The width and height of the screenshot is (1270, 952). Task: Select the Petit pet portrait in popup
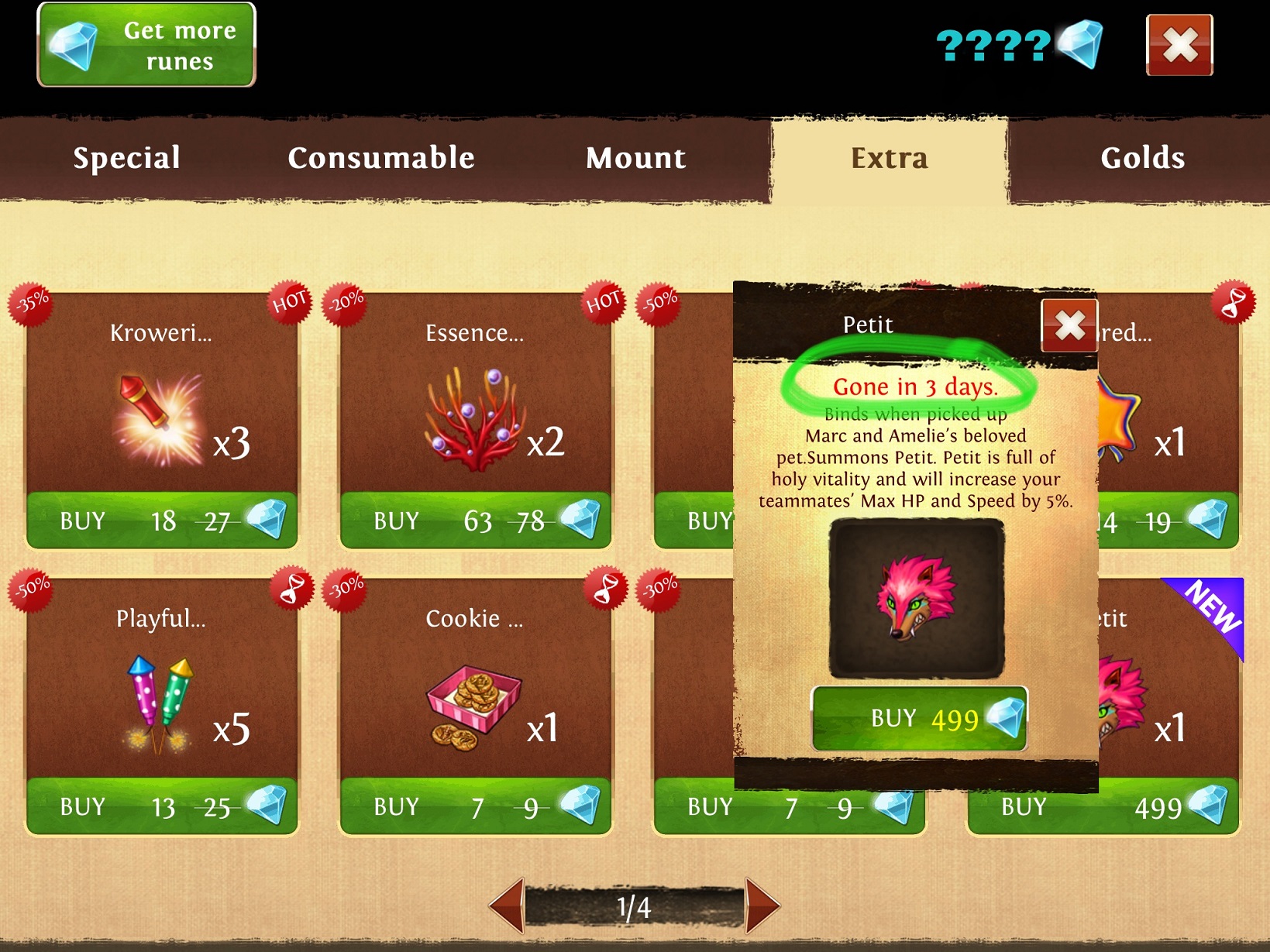click(x=917, y=598)
